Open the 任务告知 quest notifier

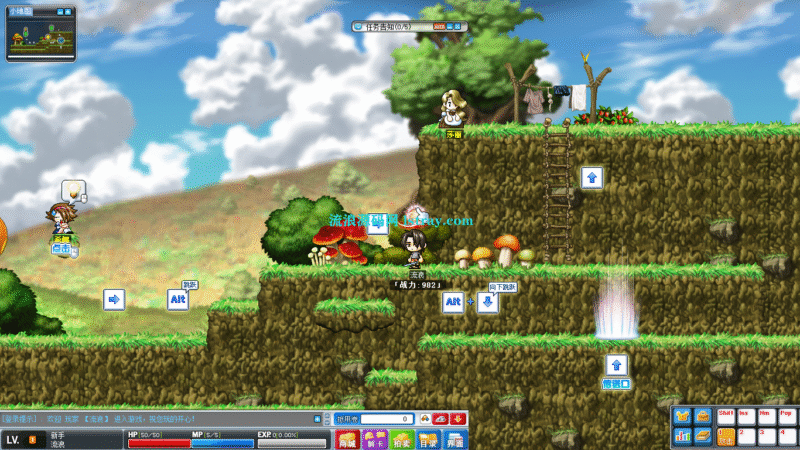[x=393, y=24]
